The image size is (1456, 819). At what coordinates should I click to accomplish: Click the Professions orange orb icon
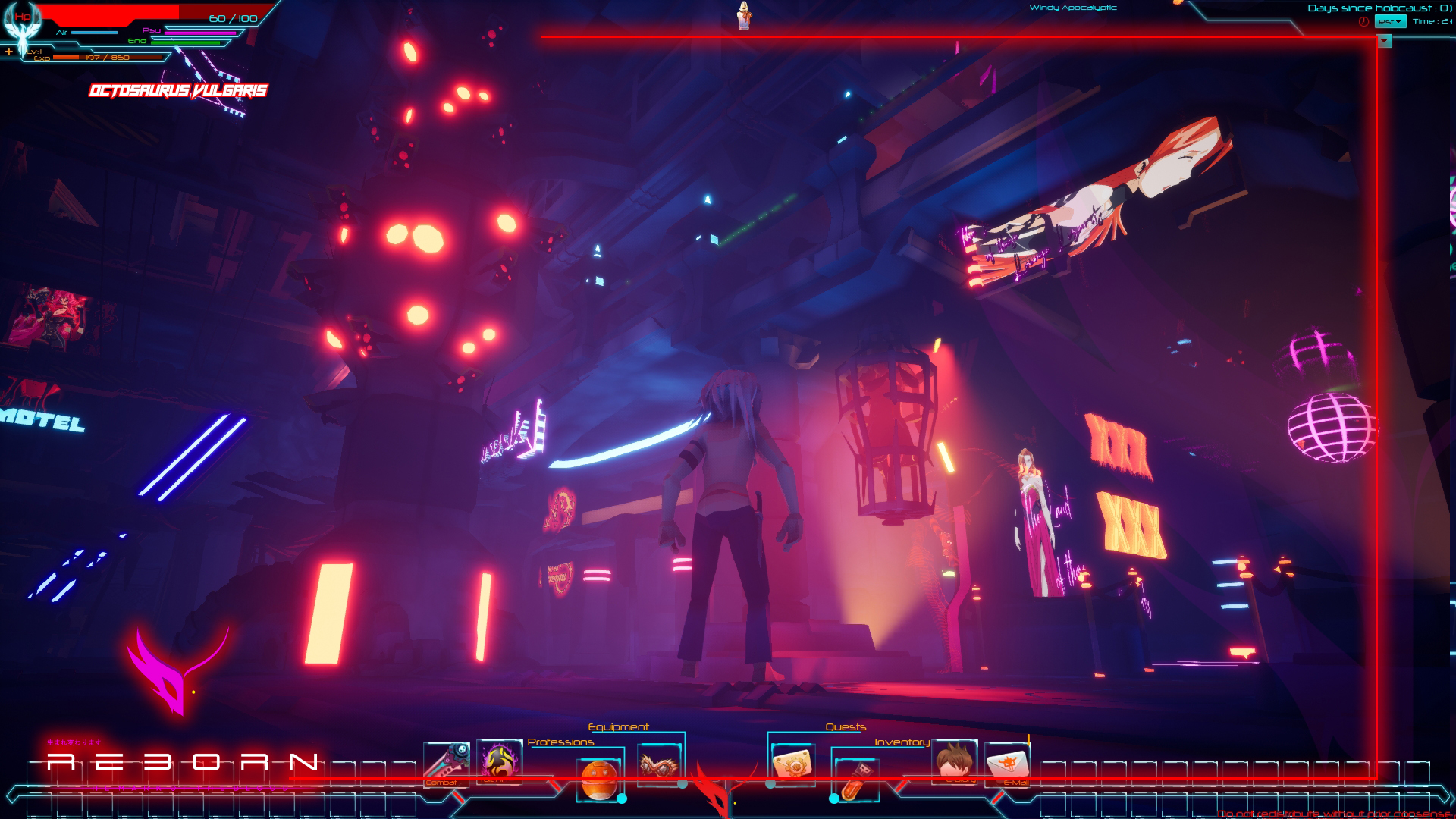click(x=598, y=777)
